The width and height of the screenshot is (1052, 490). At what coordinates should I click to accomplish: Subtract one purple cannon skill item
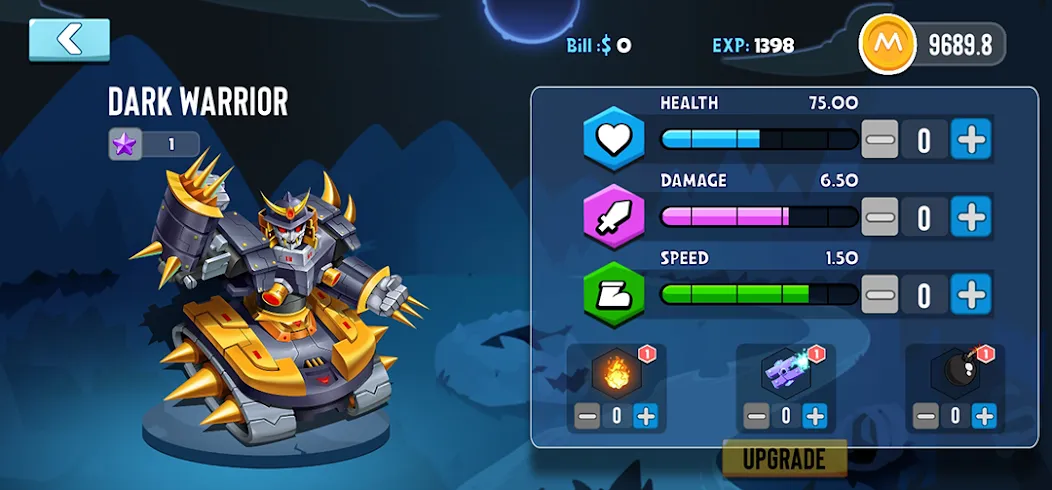point(757,416)
